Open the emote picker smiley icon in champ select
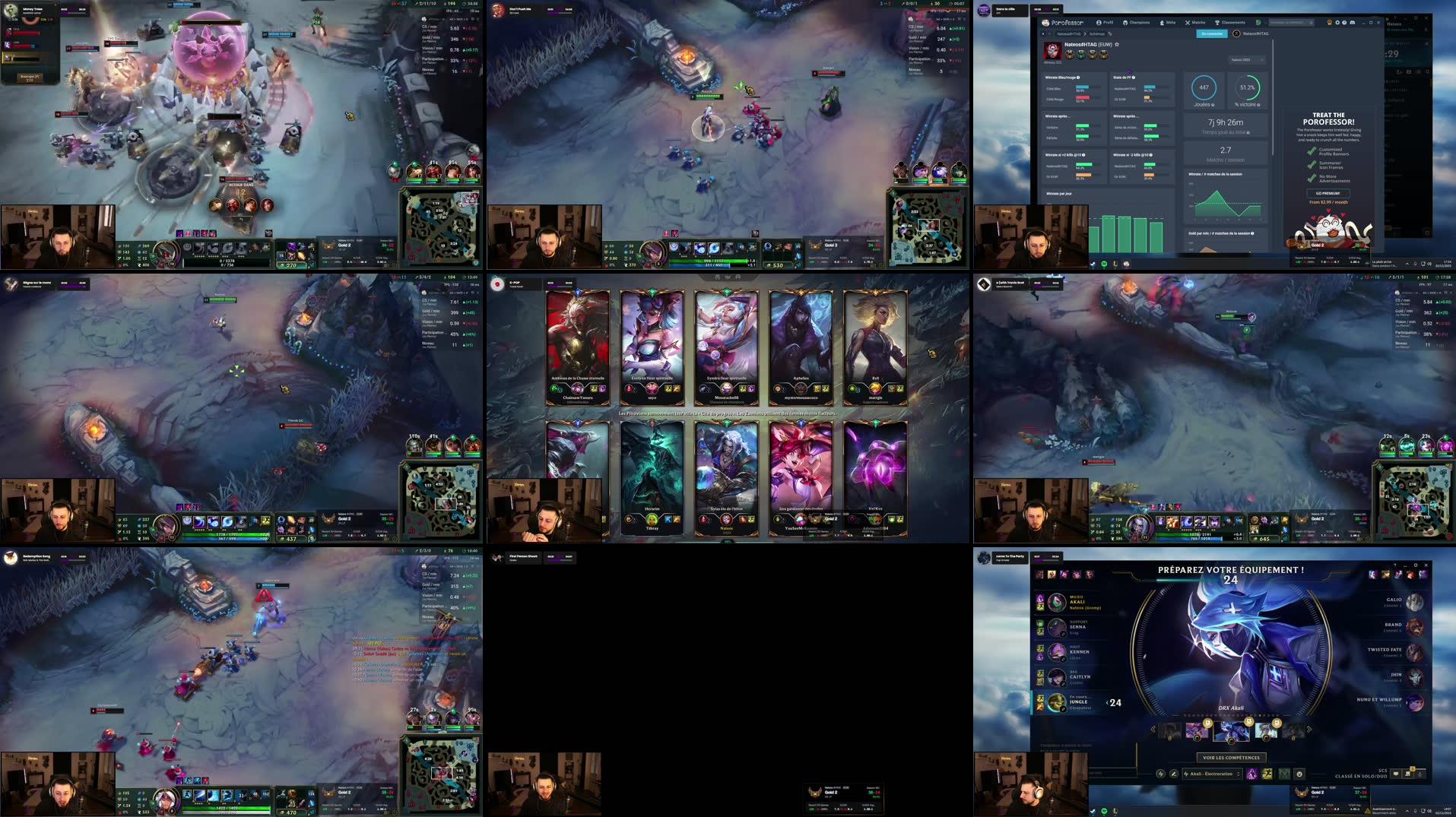This screenshot has width=1456, height=817. (x=1300, y=774)
